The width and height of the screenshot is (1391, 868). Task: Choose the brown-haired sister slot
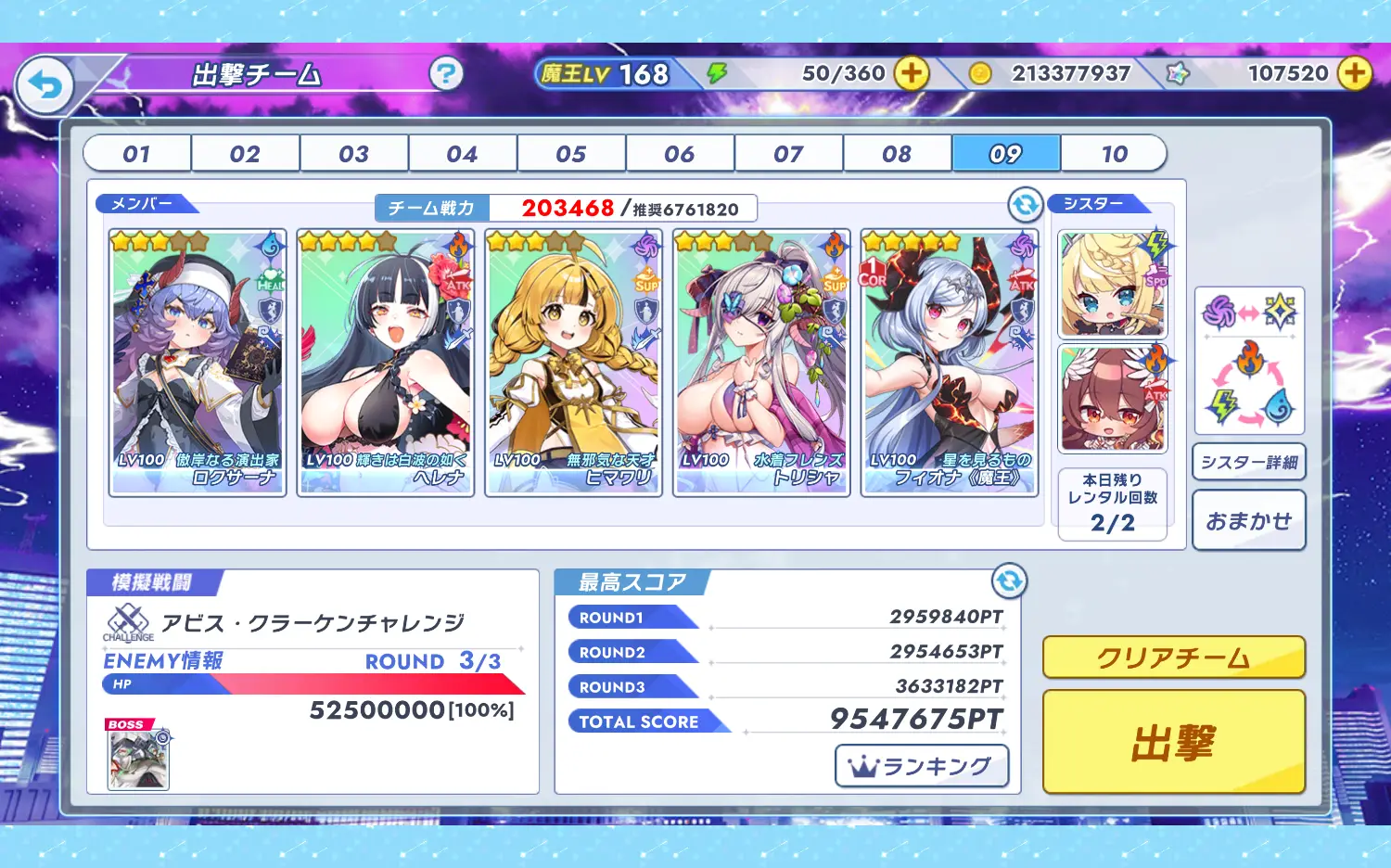1113,400
